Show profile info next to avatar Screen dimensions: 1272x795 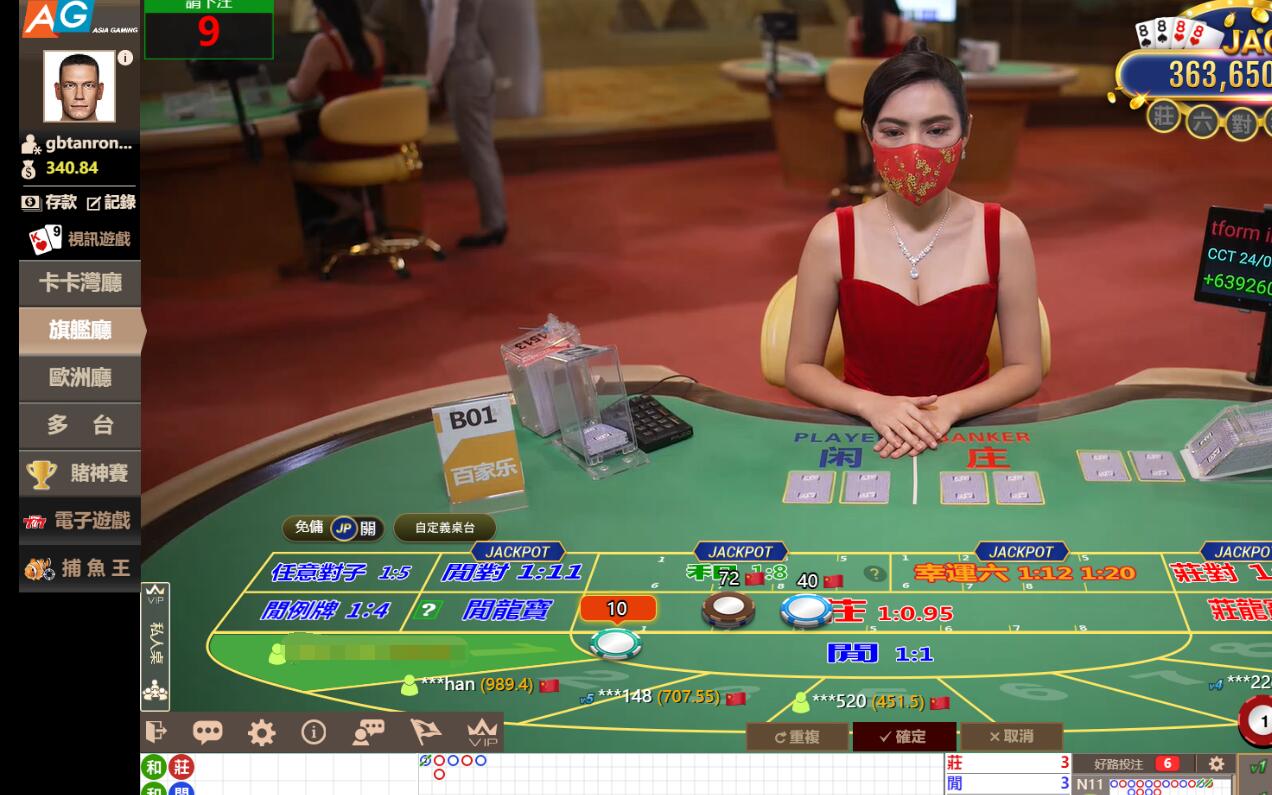tap(125, 58)
